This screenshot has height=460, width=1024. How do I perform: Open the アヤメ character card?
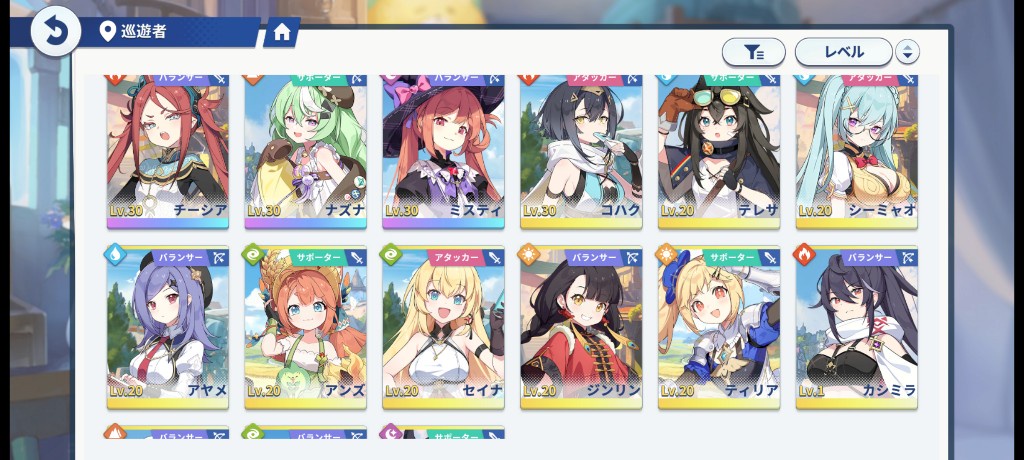pyautogui.click(x=168, y=327)
